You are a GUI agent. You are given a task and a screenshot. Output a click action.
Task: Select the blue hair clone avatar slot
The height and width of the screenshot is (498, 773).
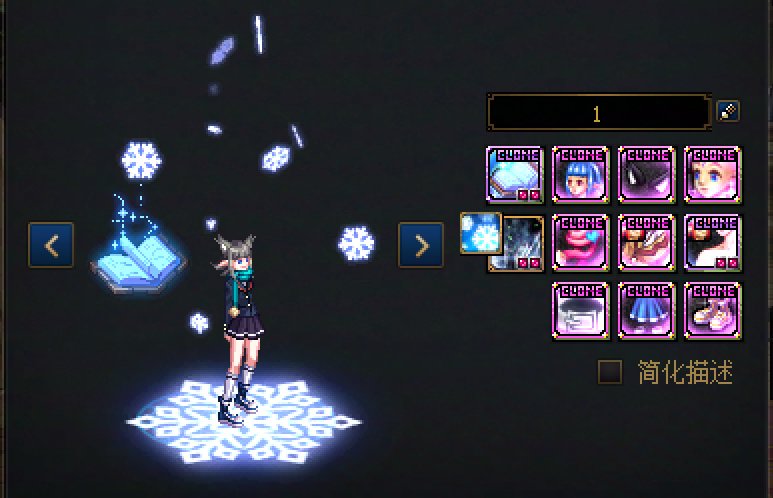click(581, 174)
